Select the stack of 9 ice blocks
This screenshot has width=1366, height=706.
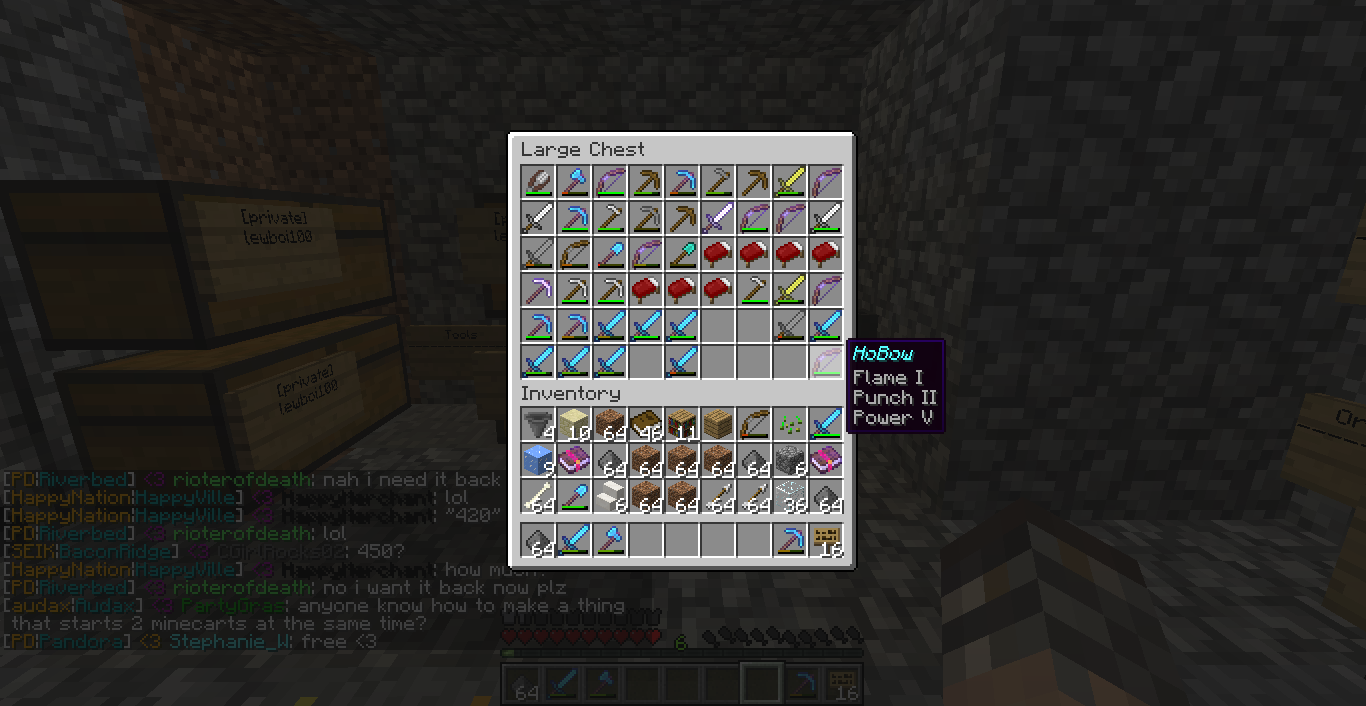pyautogui.click(x=538, y=460)
